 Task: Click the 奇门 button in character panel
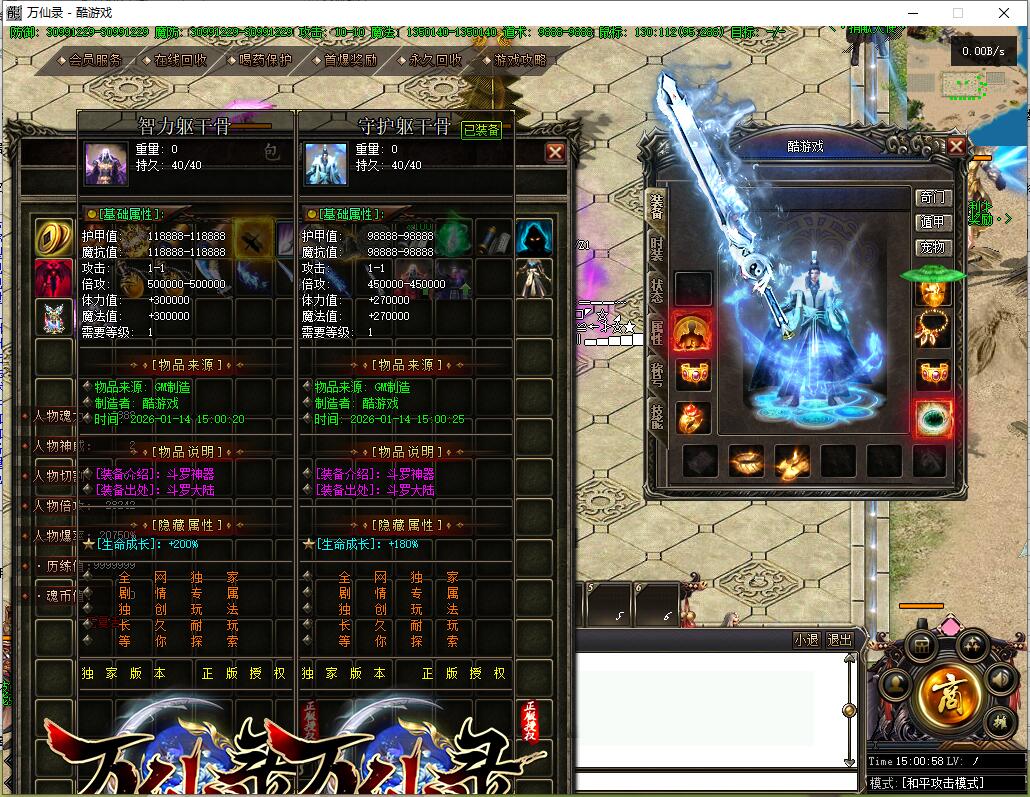point(931,198)
